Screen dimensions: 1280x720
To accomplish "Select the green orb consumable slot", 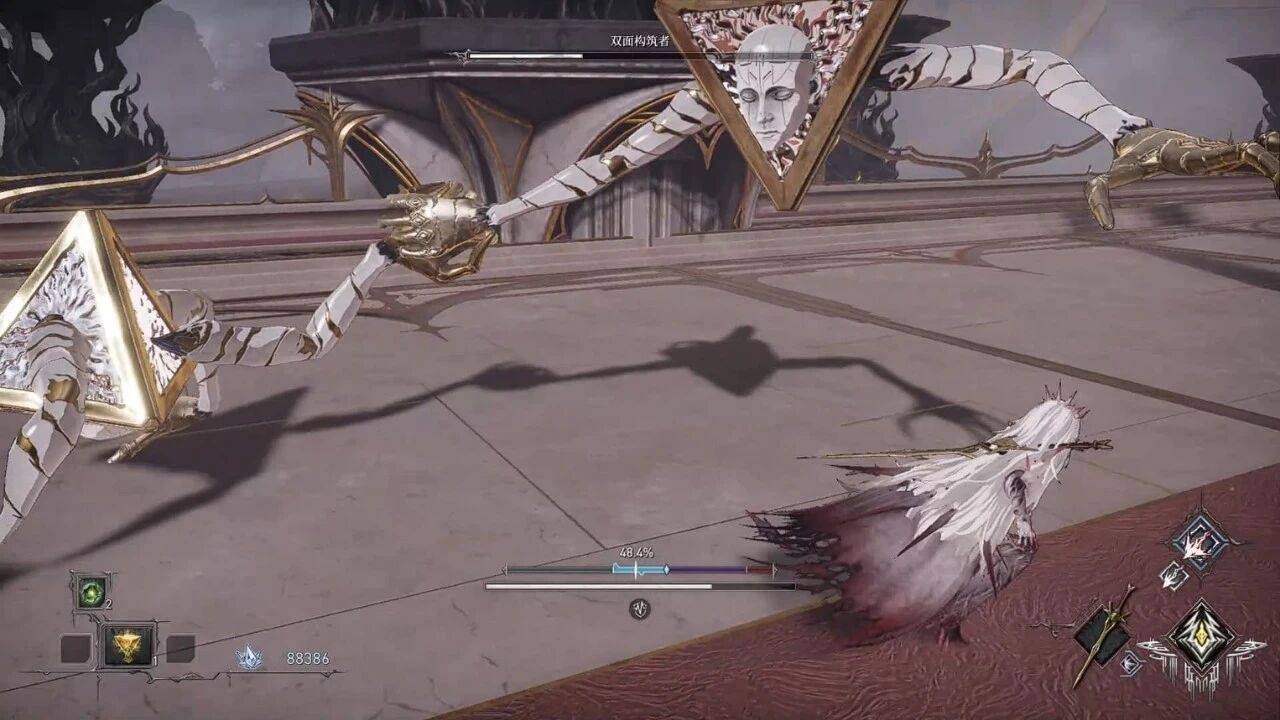I will point(91,592).
